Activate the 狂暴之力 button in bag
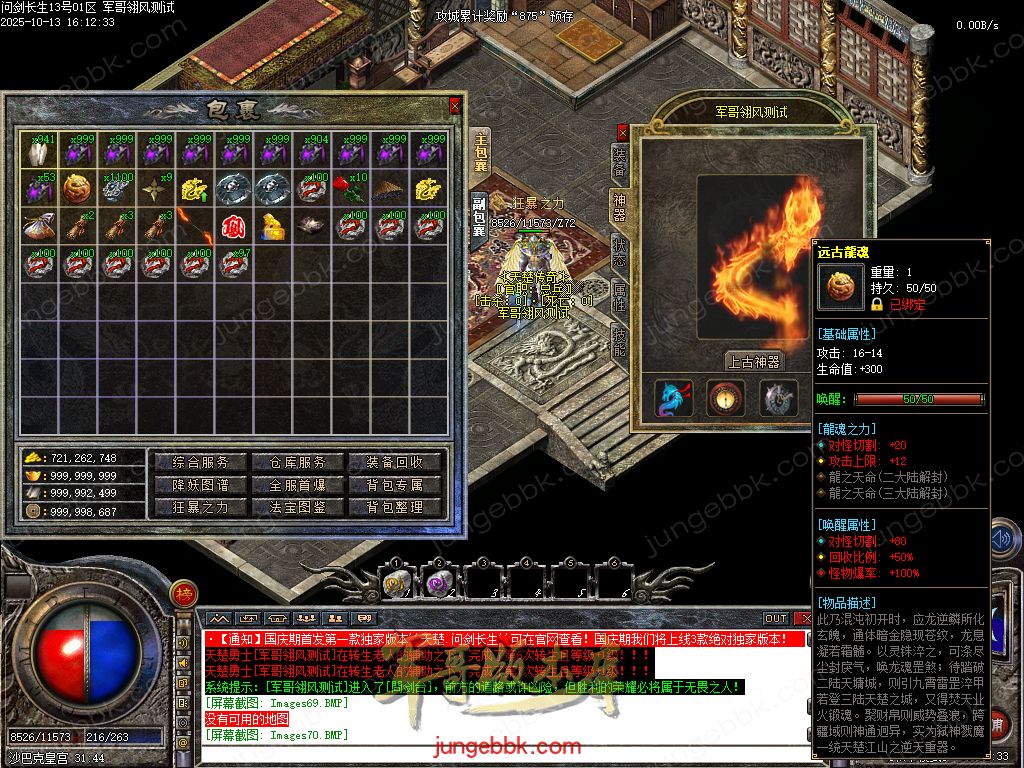 [201, 507]
